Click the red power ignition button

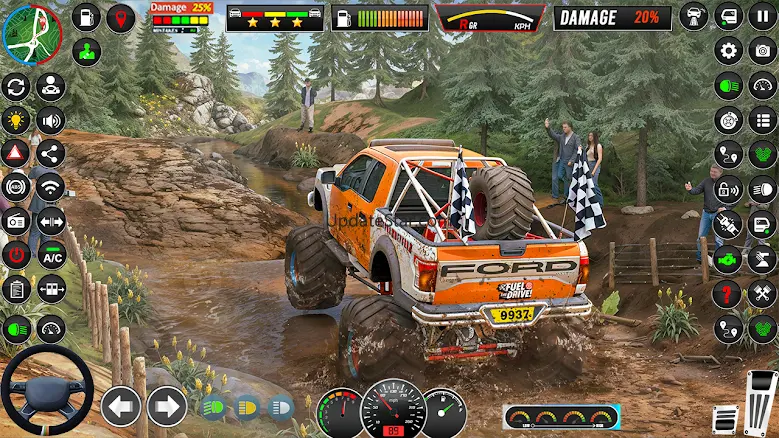(16, 254)
